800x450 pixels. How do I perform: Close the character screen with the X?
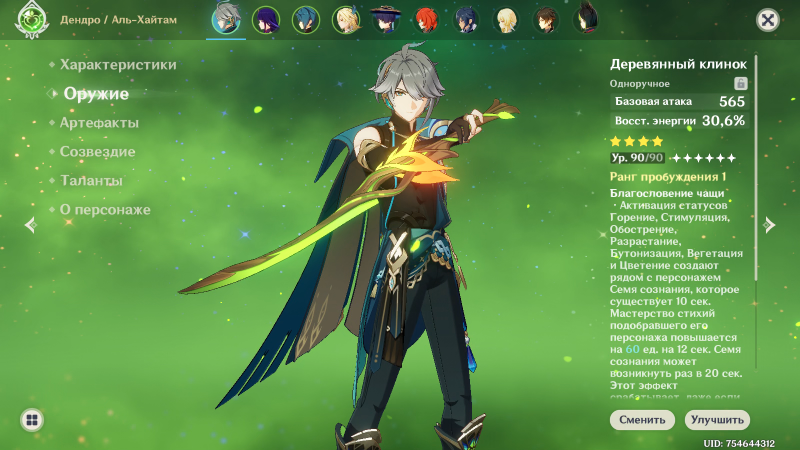click(x=768, y=19)
